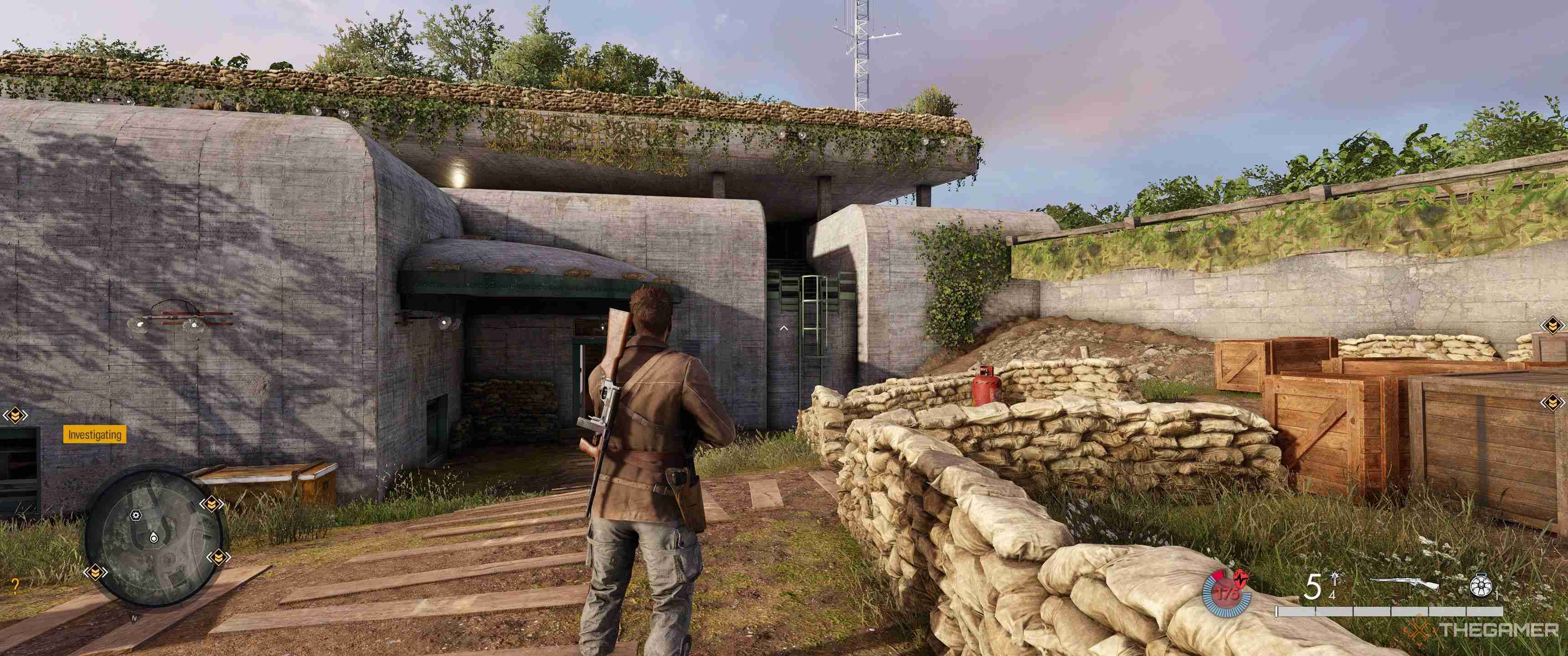Toggle the compass N indicator below the minimap
This screenshot has height=656, width=1568.
[x=134, y=618]
